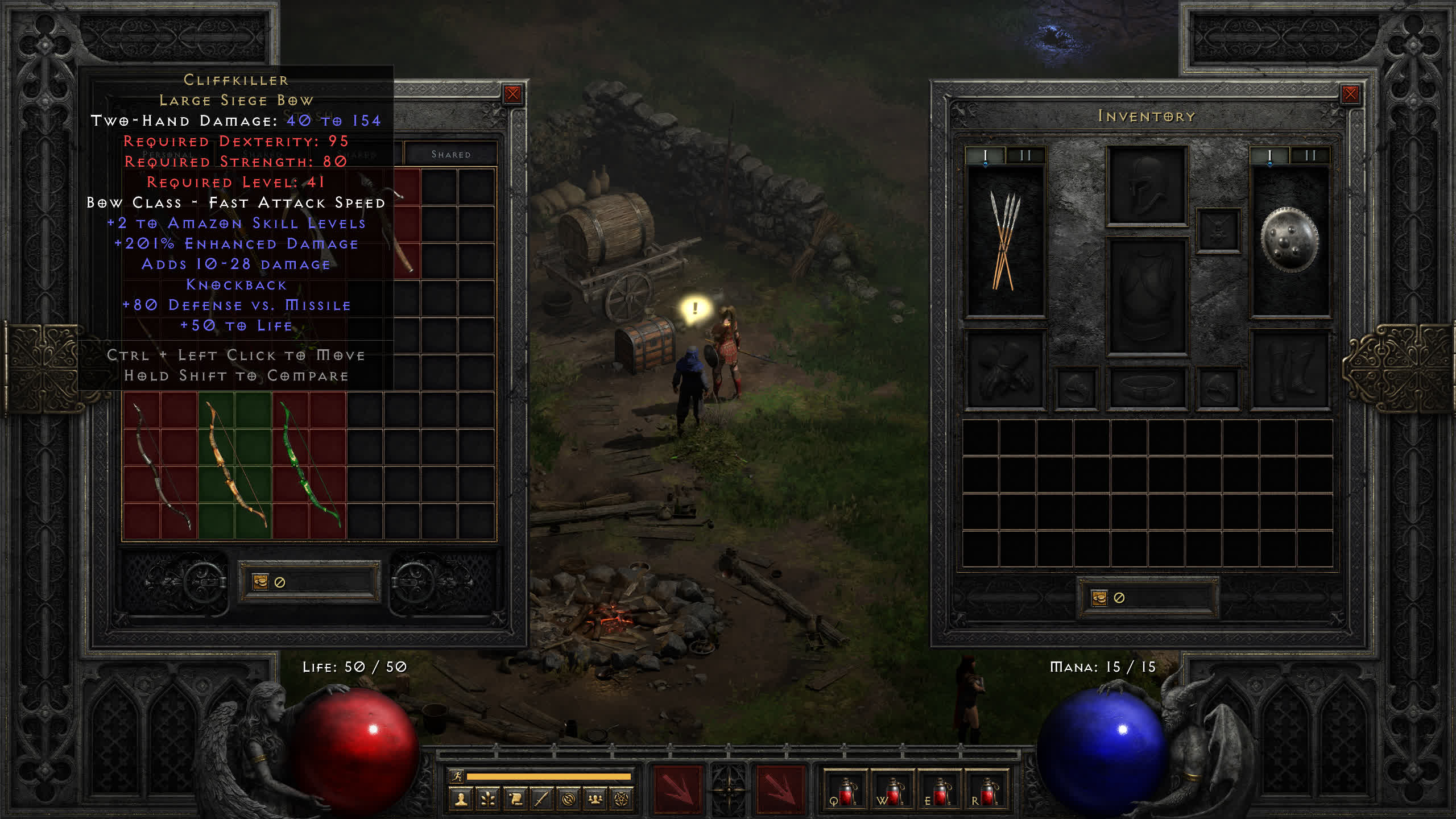Click the stash gold button
The width and height of the screenshot is (1456, 819).
[260, 582]
